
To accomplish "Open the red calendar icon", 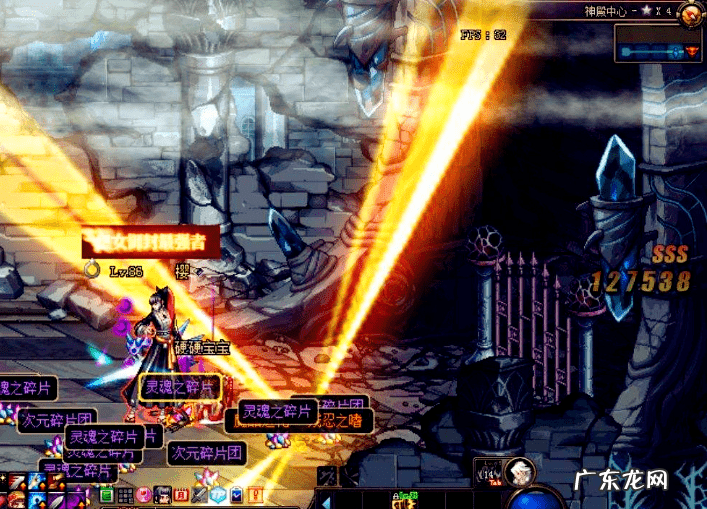I will coord(181,495).
